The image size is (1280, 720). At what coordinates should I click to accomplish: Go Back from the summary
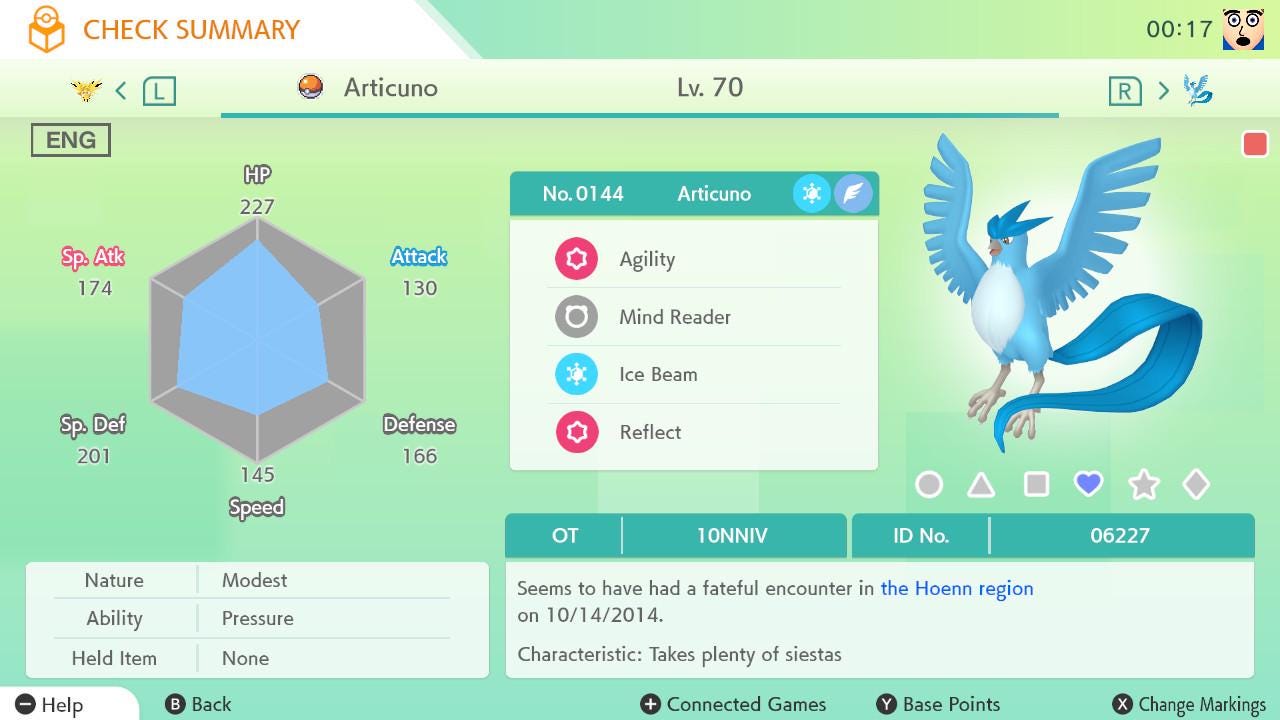(x=198, y=705)
